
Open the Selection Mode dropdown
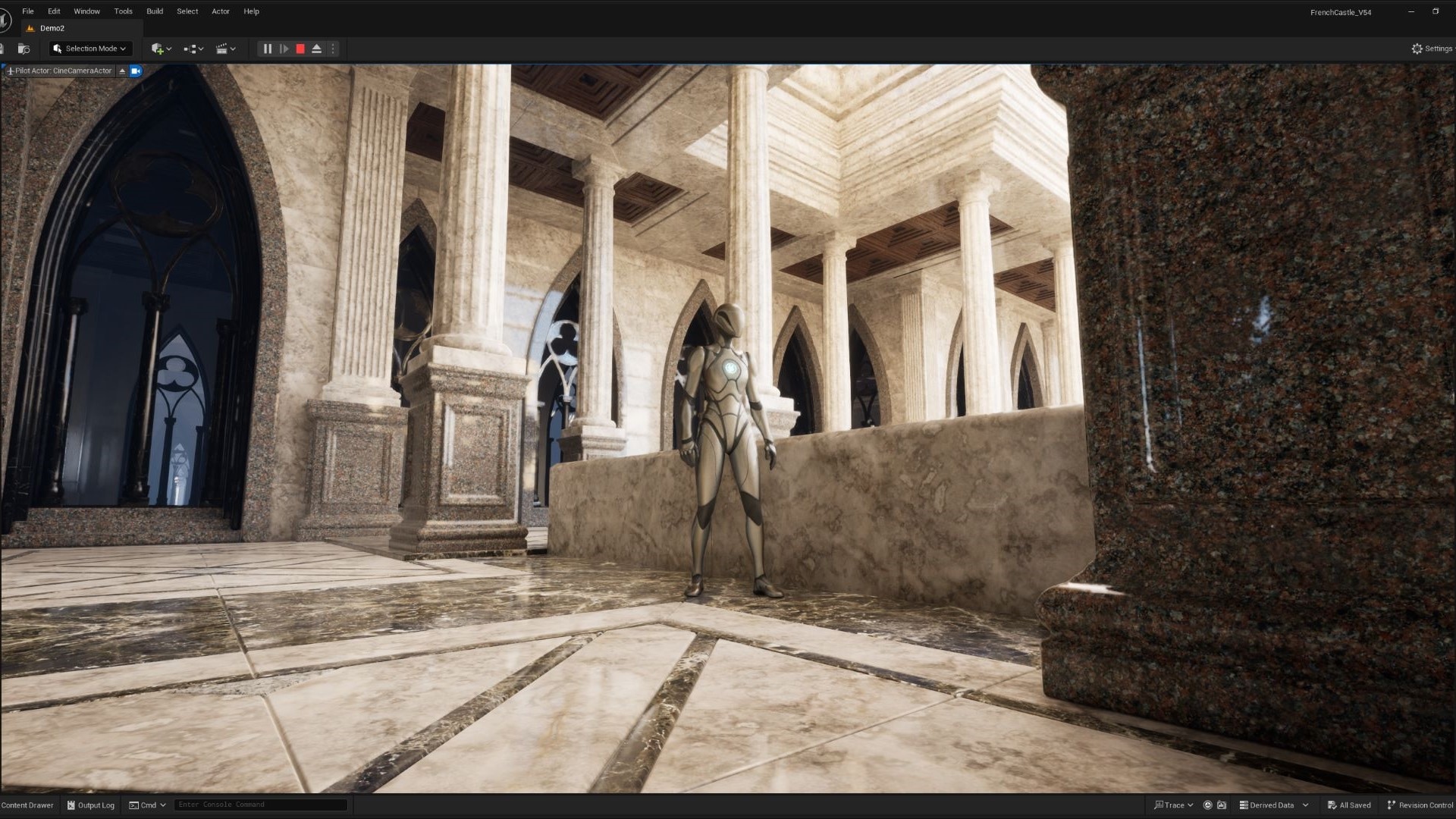point(89,49)
